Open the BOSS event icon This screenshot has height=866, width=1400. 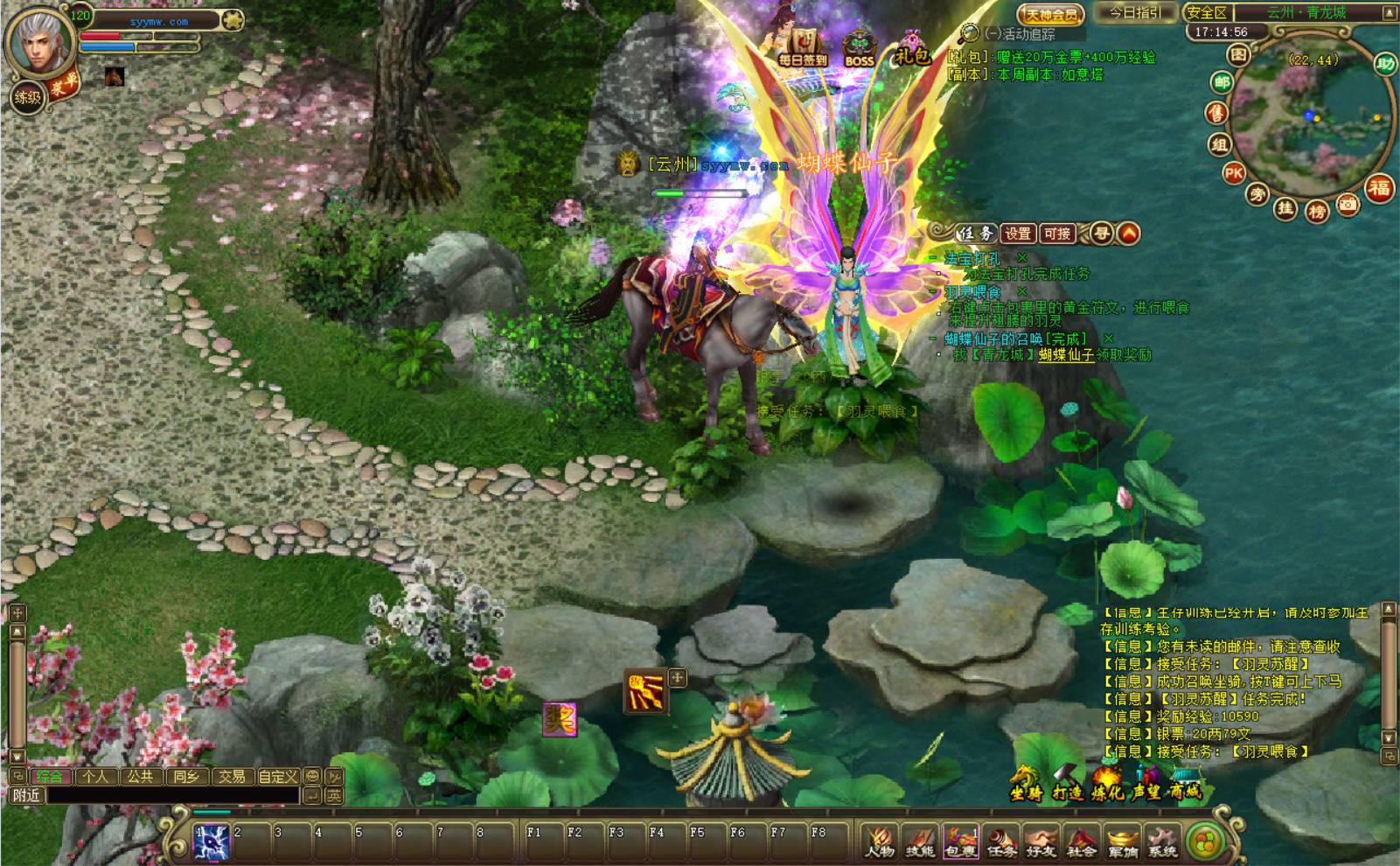coord(859,49)
